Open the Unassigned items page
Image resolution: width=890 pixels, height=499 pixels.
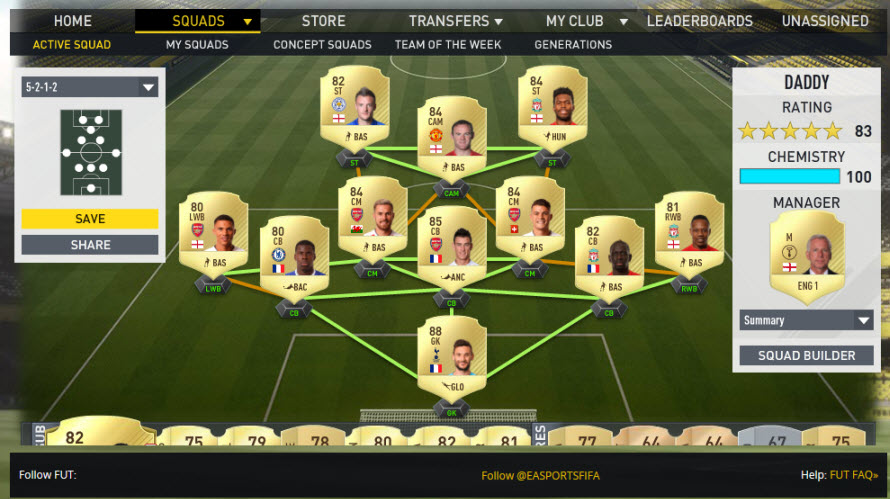click(825, 21)
